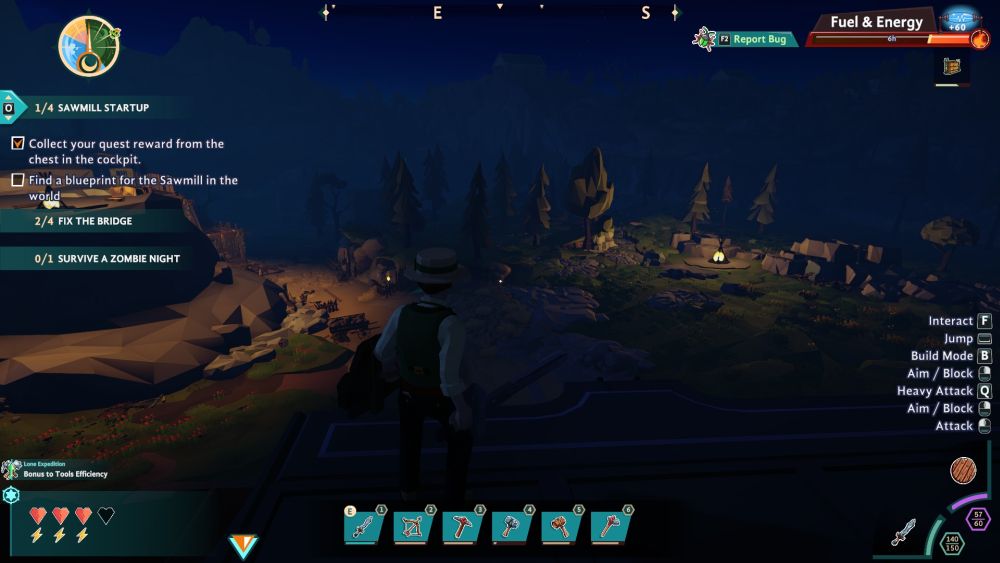
Task: Toggle the quest tracker arrow button
Action: [x=9, y=107]
